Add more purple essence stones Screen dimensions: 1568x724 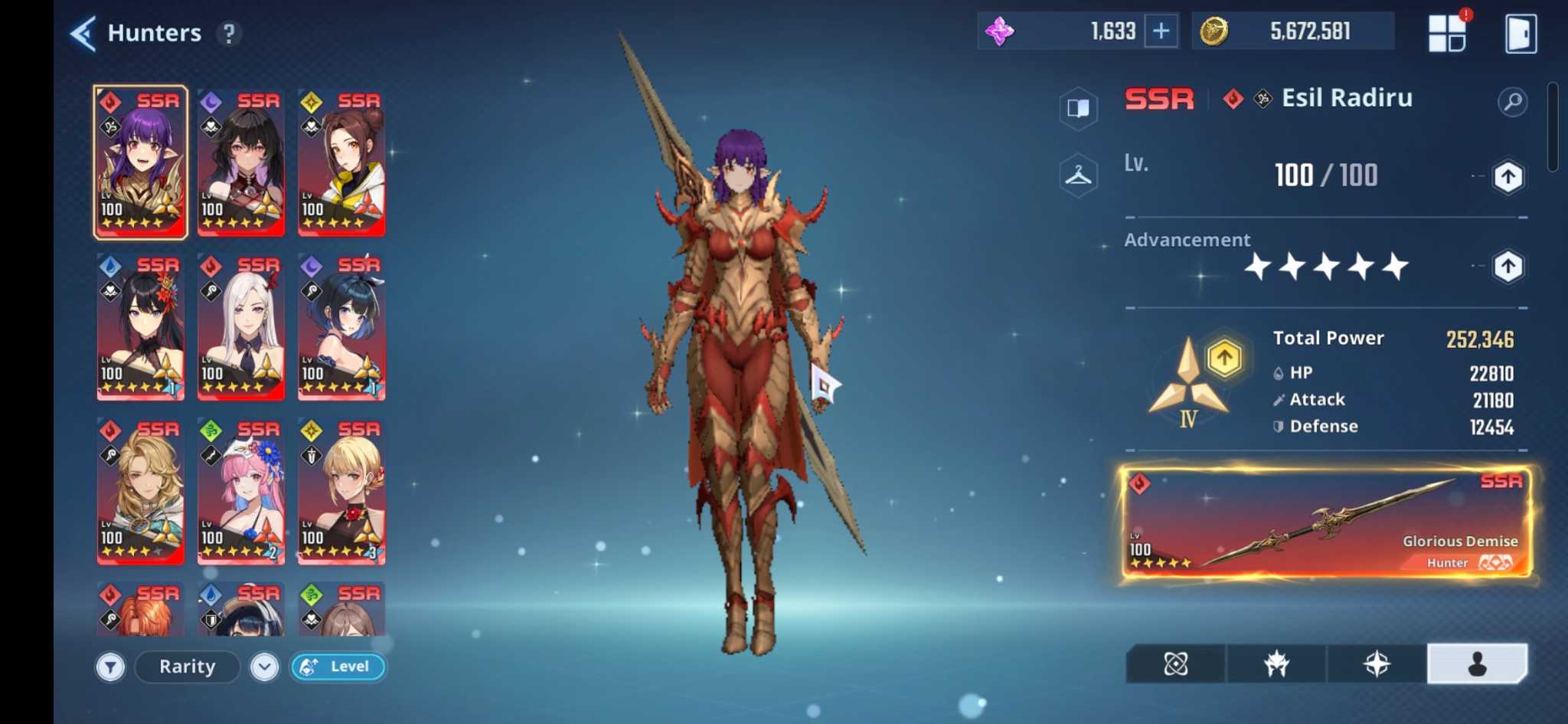point(1161,31)
